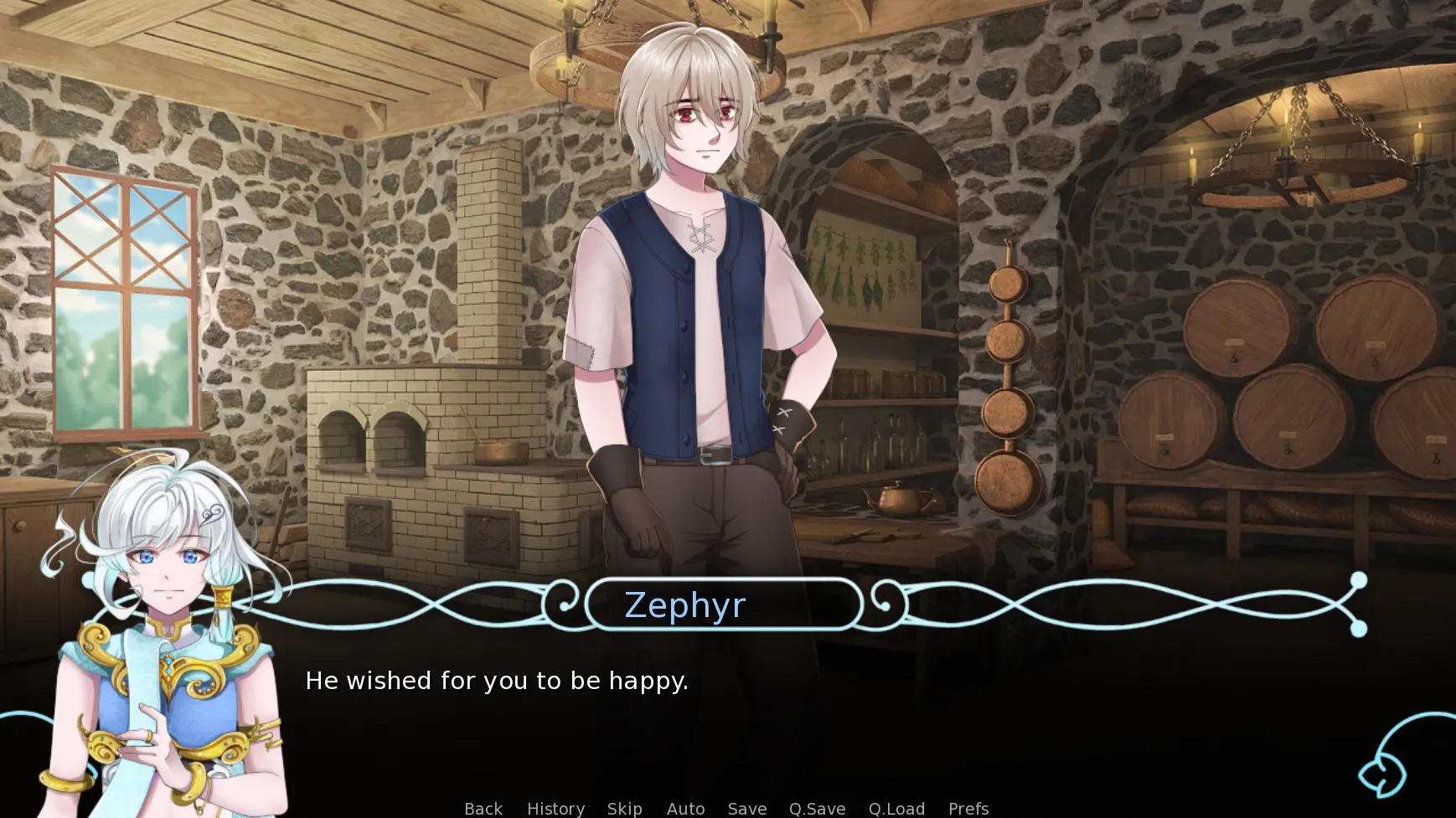The image size is (1456, 818).
Task: Enable Skip mode to fast-forward text
Action: 625,808
